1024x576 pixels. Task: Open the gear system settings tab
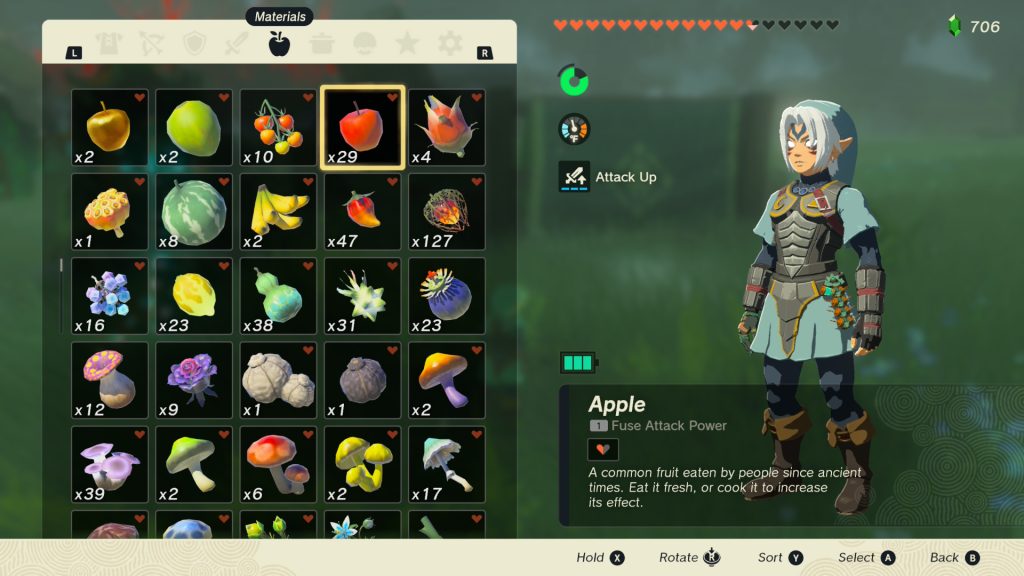coord(450,44)
